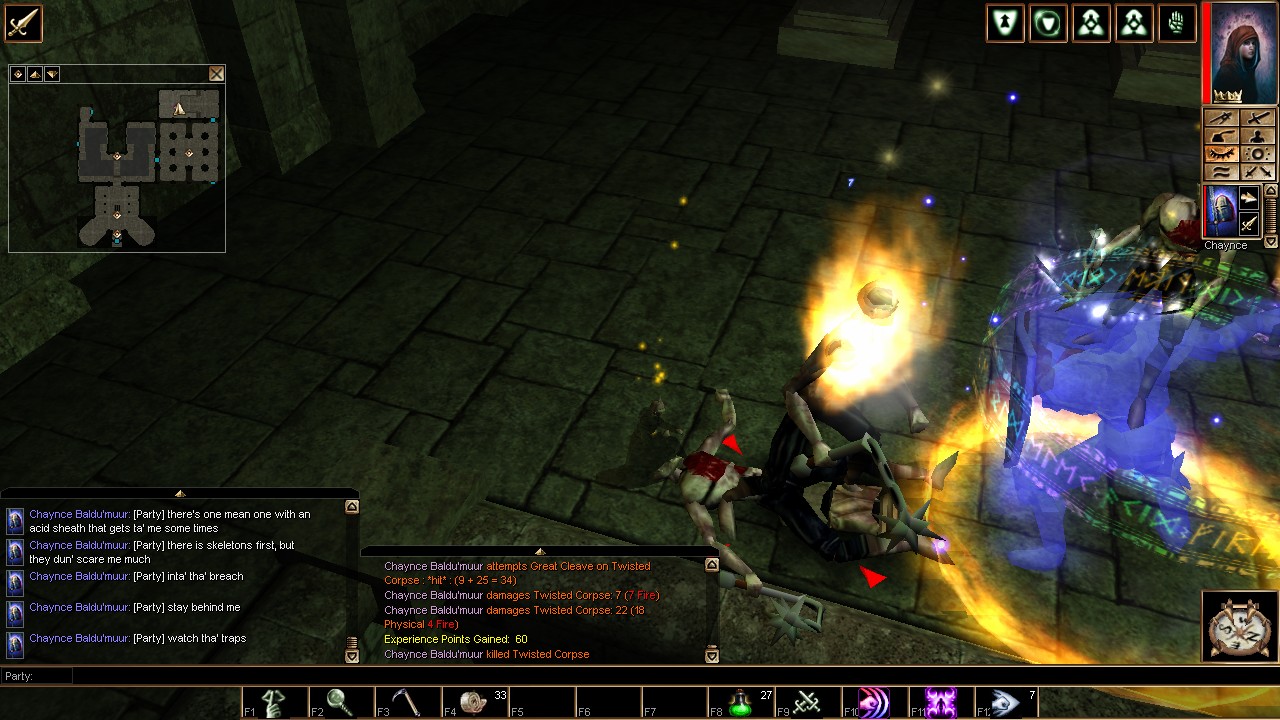Click the attack mode sword icon
The width and height of the screenshot is (1280, 720).
(x=22, y=23)
